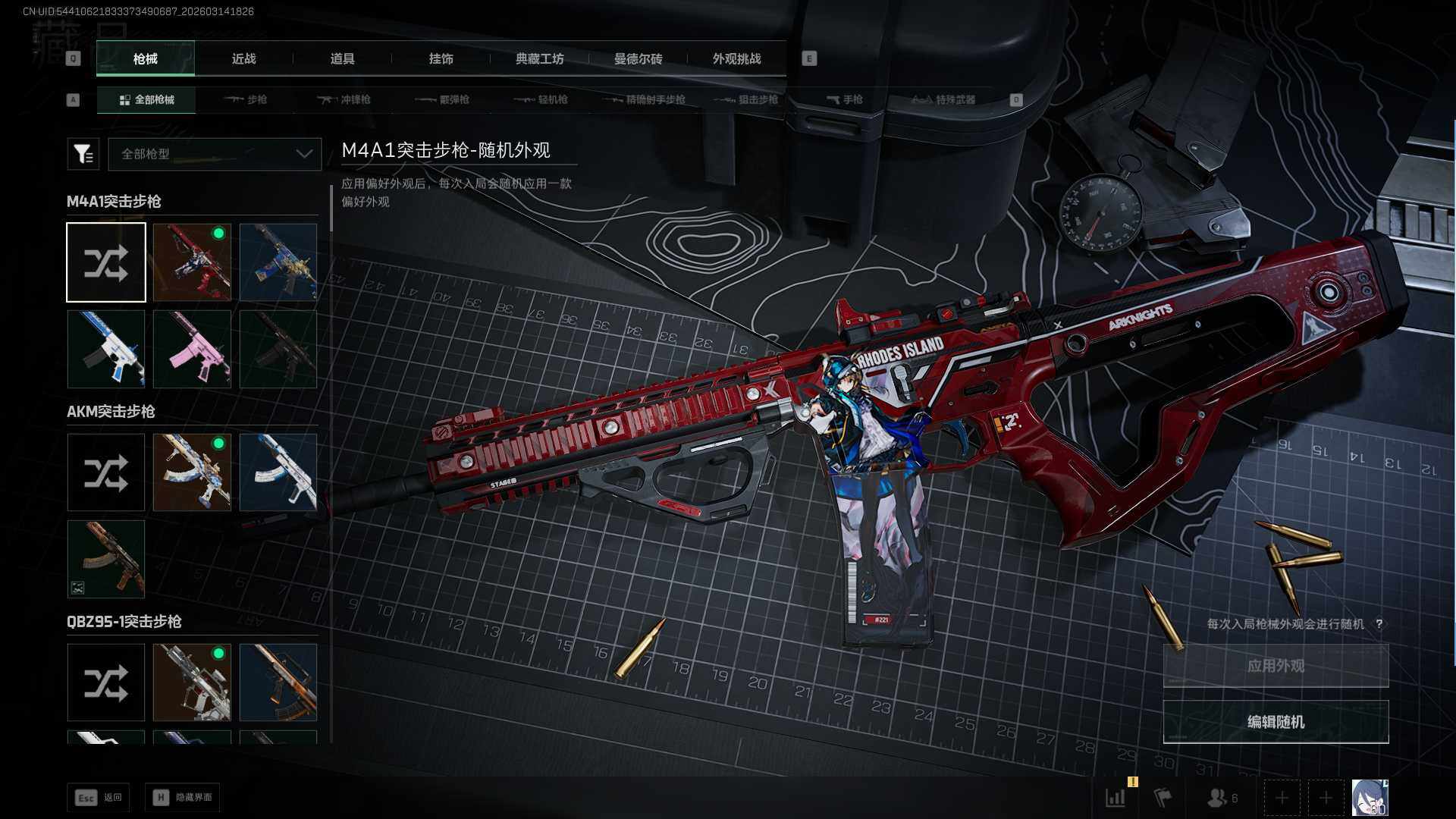Show the 外观挑战 tab
Screen dimensions: 1456x819
click(736, 58)
